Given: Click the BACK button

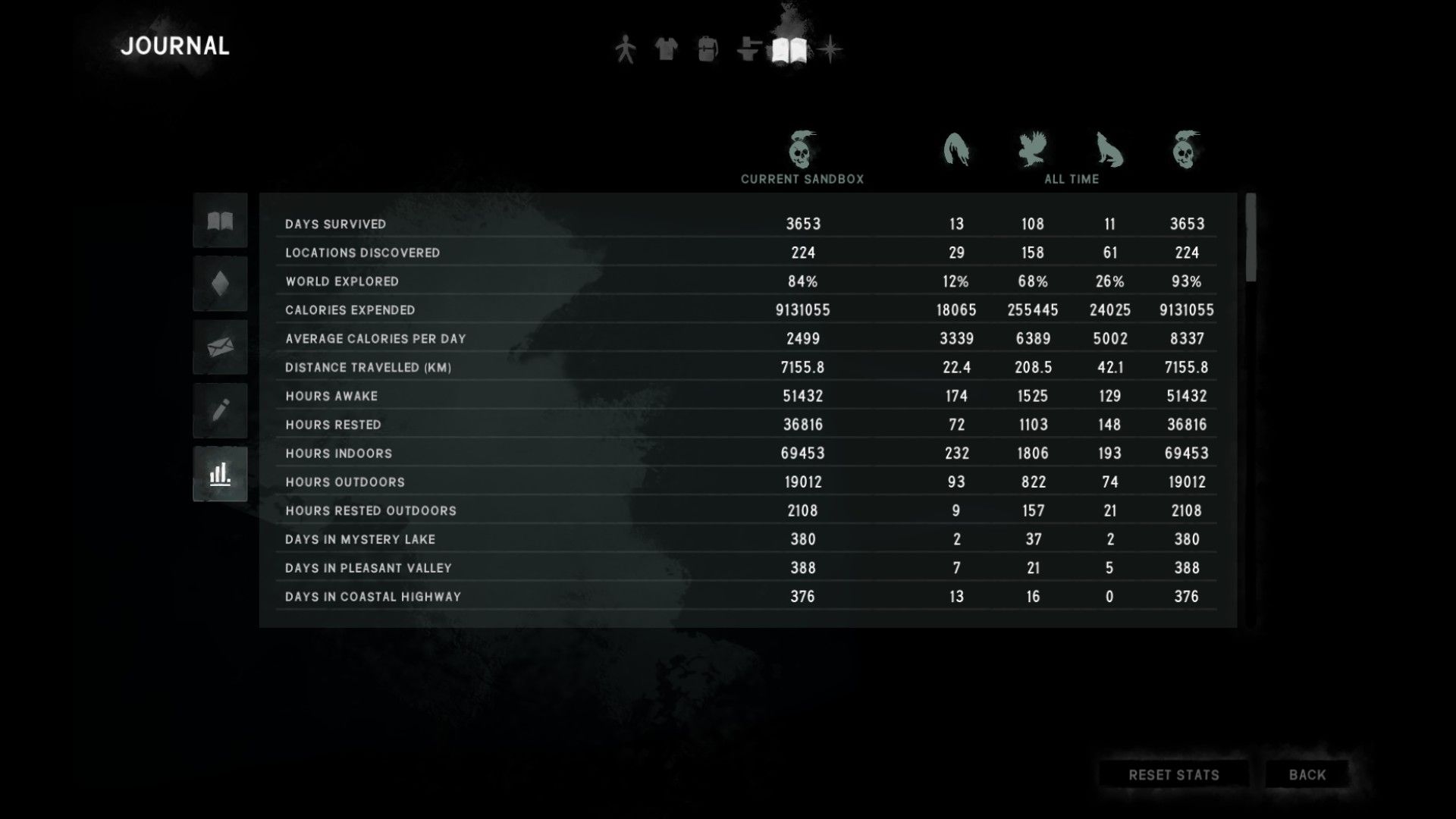Looking at the screenshot, I should (x=1306, y=774).
